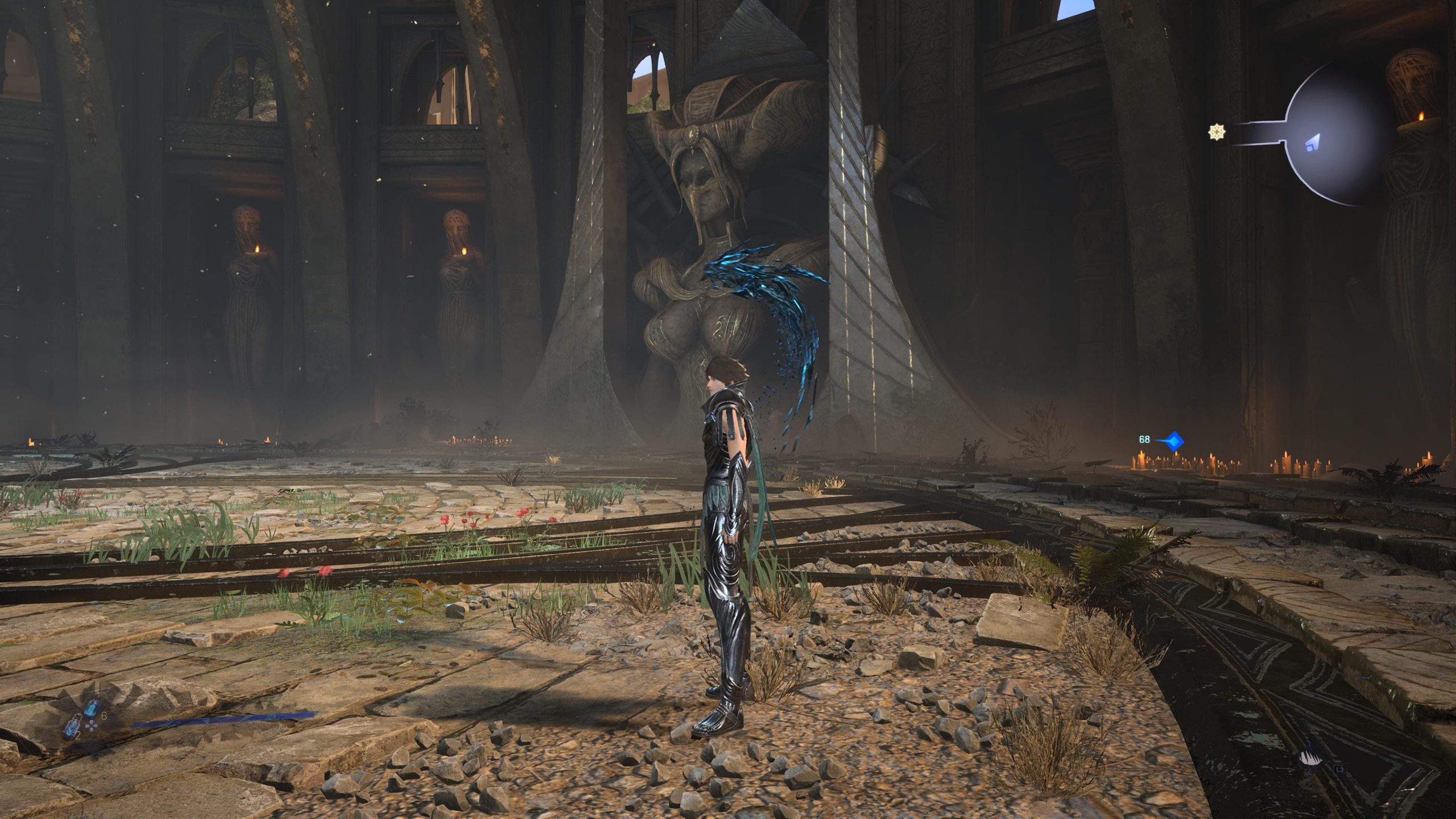Click the gold star marker beside the minimap
1456x819 pixels.
(x=1217, y=133)
